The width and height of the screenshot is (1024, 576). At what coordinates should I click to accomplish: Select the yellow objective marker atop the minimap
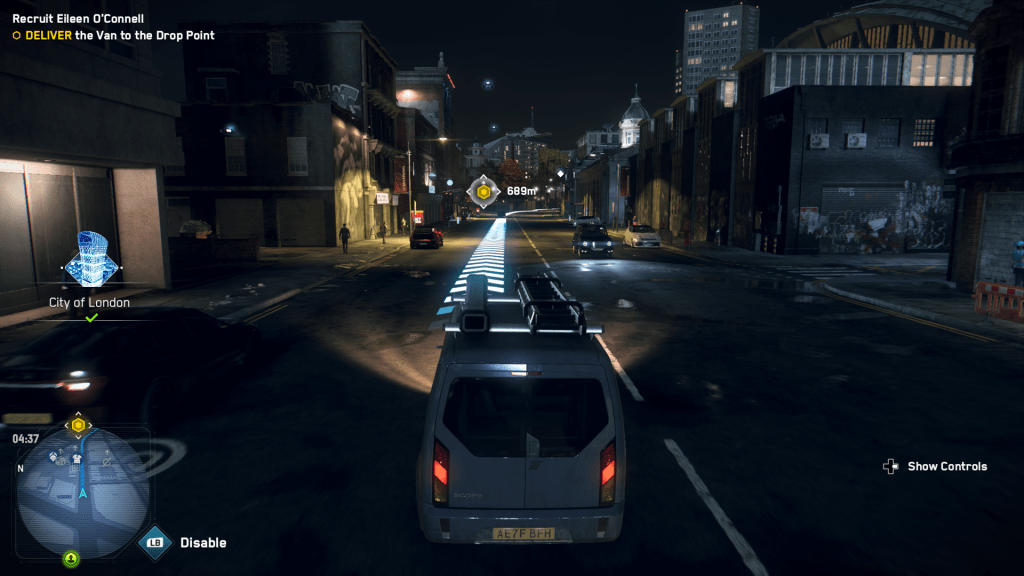pyautogui.click(x=78, y=425)
